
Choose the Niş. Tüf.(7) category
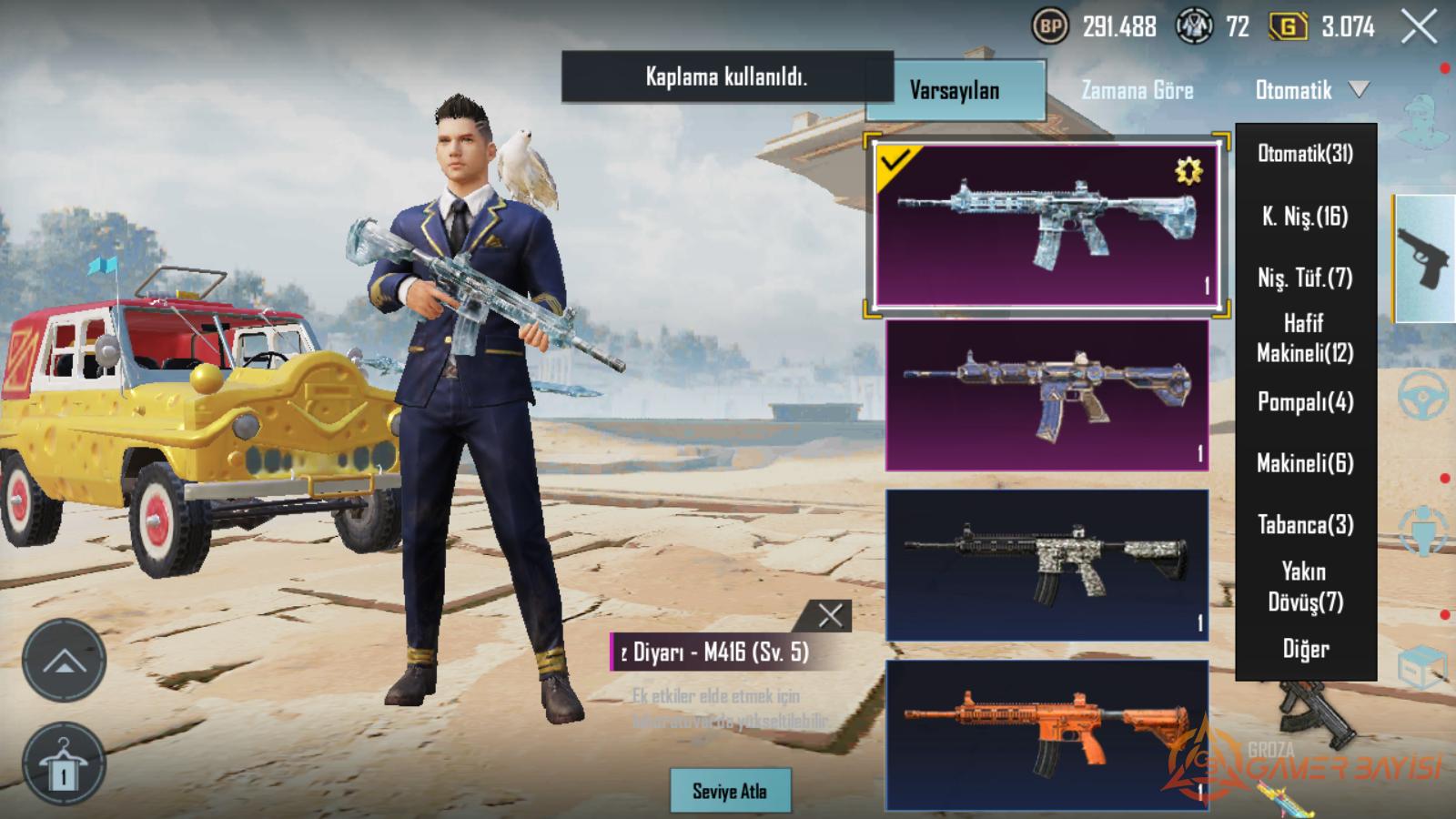point(1305,278)
